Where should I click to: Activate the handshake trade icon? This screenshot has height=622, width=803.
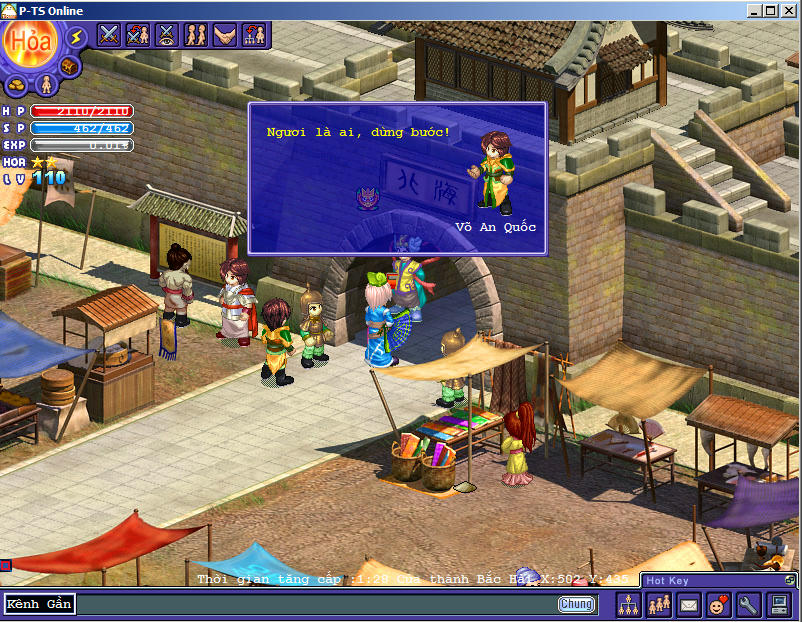(225, 35)
